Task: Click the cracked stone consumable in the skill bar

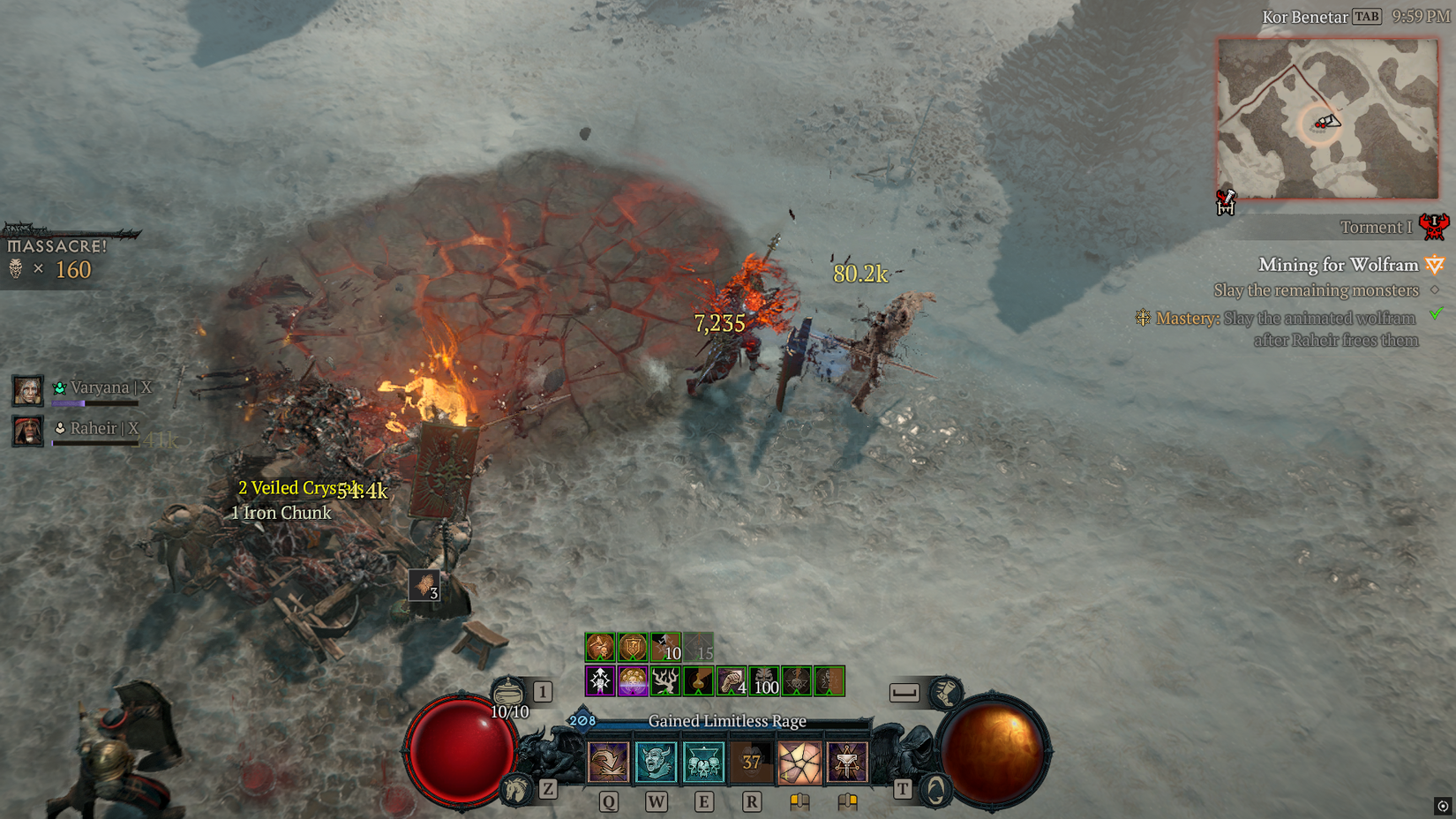Action: pos(799,763)
